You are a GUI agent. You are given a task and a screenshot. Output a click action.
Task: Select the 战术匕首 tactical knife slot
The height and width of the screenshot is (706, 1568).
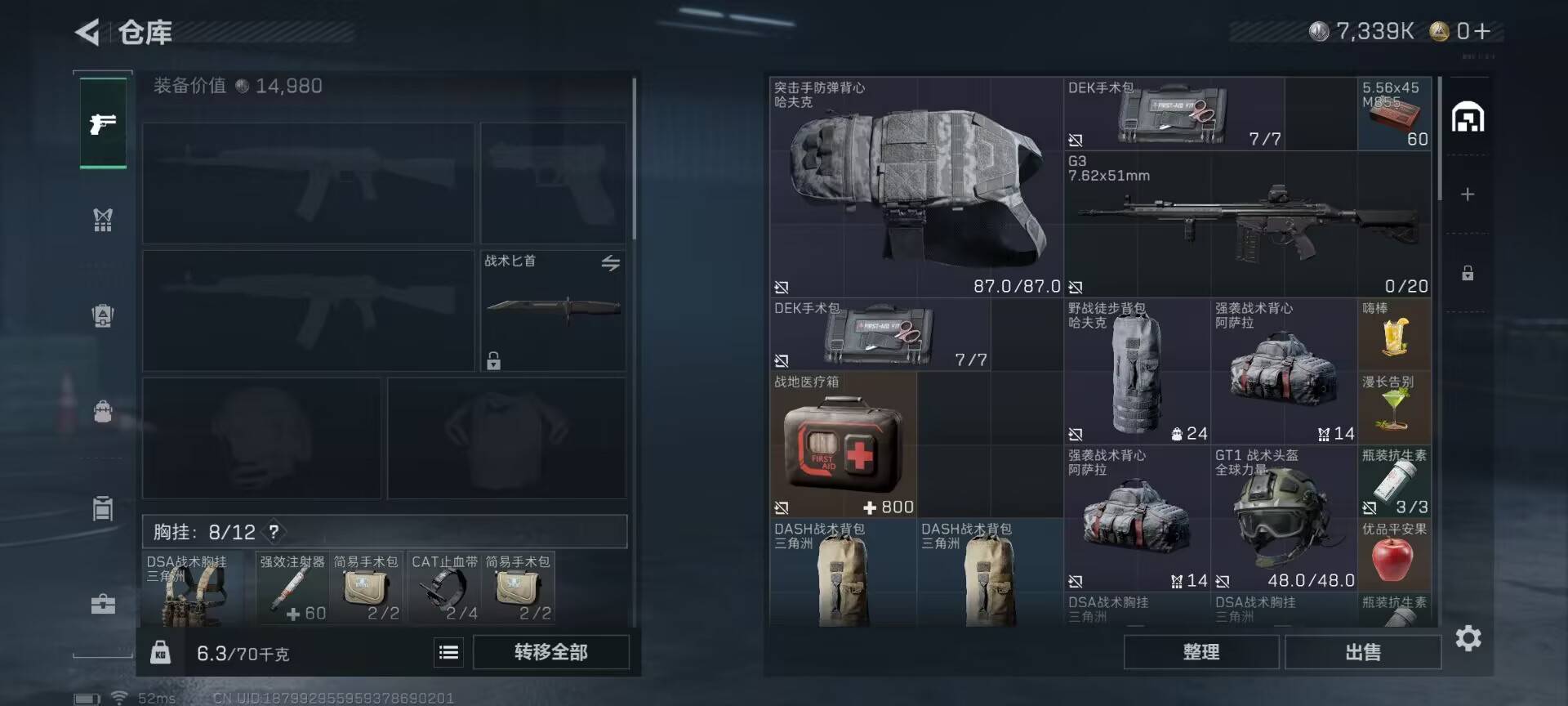click(553, 311)
